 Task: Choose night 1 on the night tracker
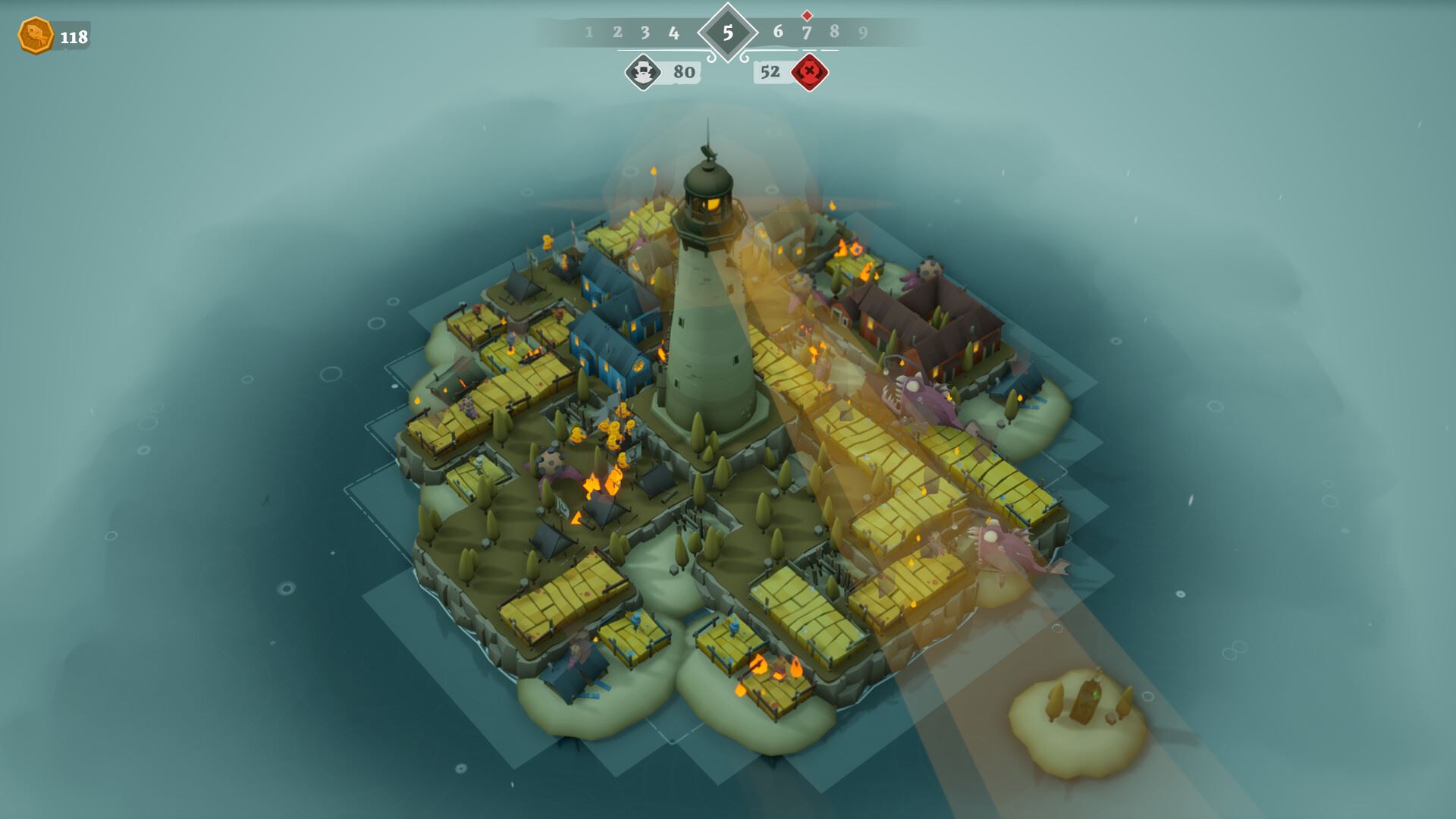click(x=588, y=33)
